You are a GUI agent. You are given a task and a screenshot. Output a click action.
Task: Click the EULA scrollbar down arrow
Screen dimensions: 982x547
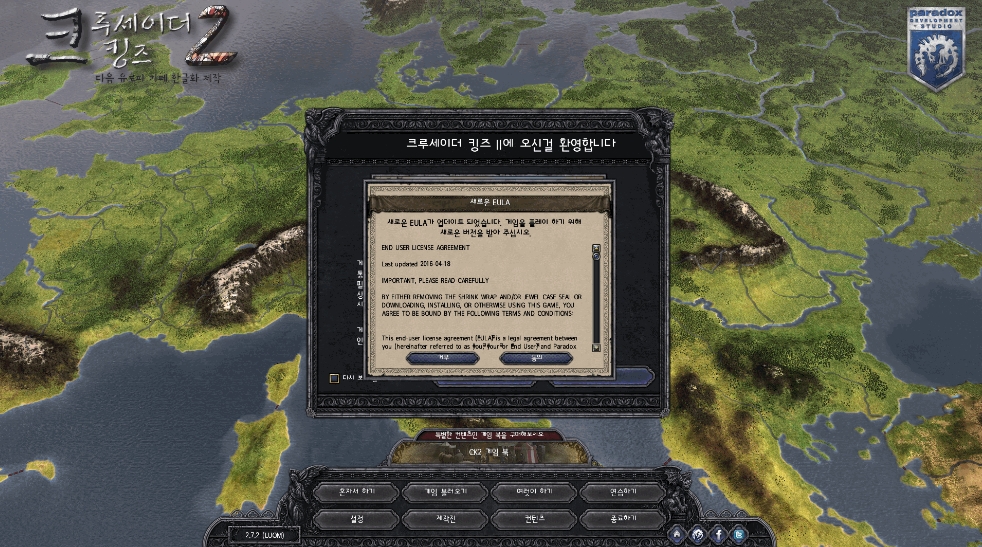(596, 347)
